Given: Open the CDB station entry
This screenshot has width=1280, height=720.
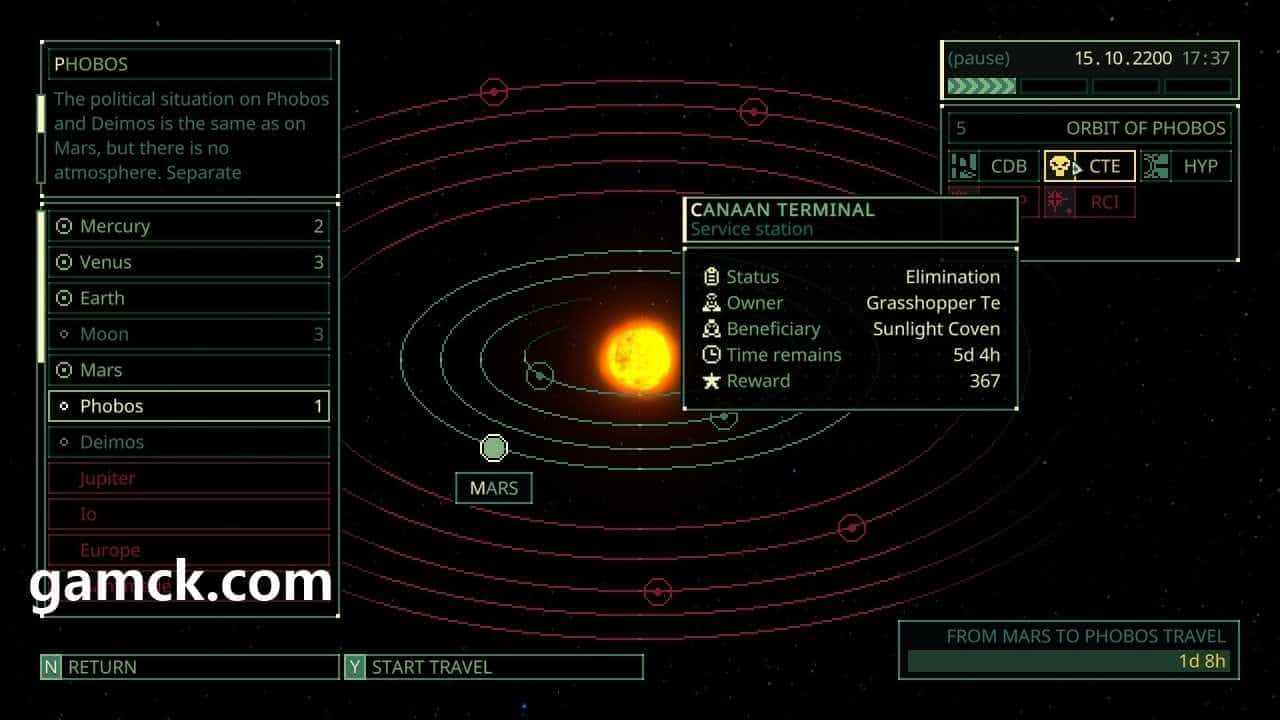Looking at the screenshot, I should [994, 167].
